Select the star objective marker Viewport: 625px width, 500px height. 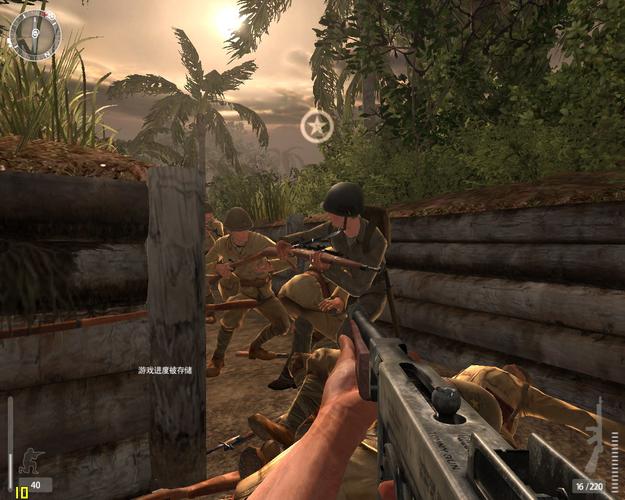(317, 126)
